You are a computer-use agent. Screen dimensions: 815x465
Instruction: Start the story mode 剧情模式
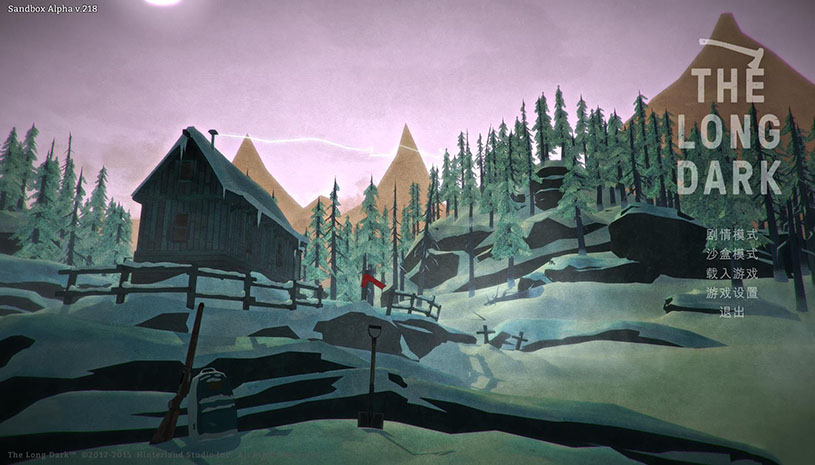coord(731,234)
